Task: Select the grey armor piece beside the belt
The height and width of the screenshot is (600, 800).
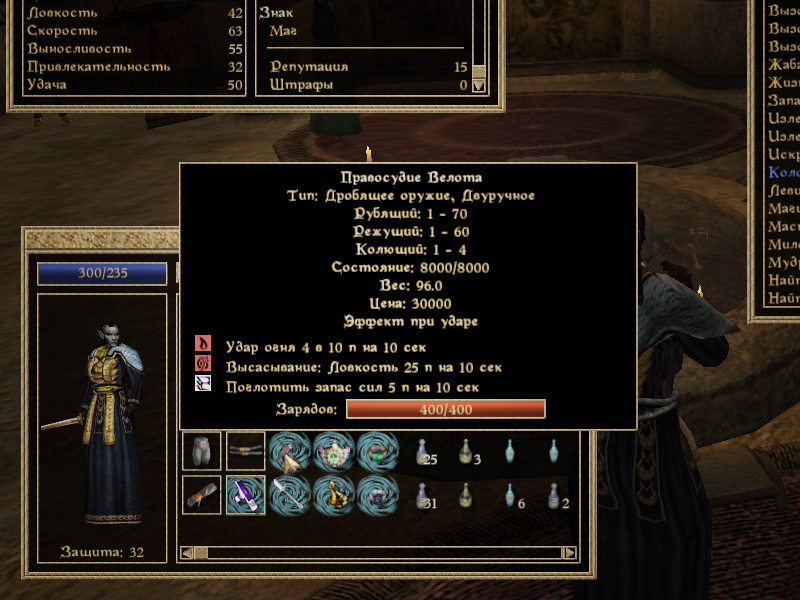Action: pos(202,452)
